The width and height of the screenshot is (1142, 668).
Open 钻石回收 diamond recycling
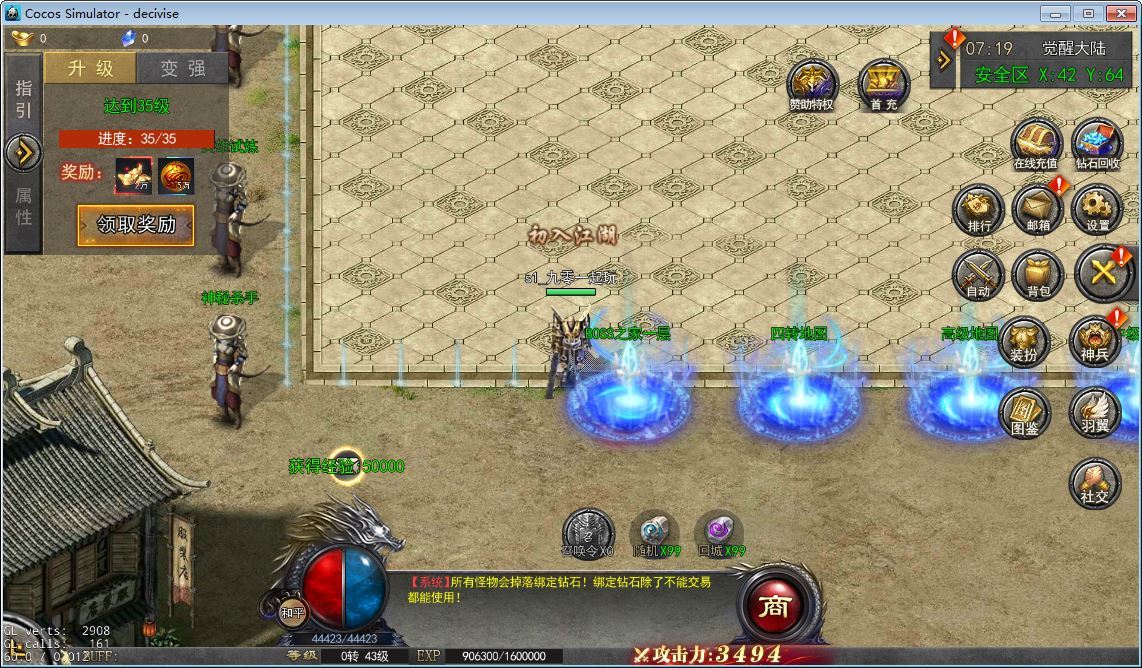[1097, 143]
